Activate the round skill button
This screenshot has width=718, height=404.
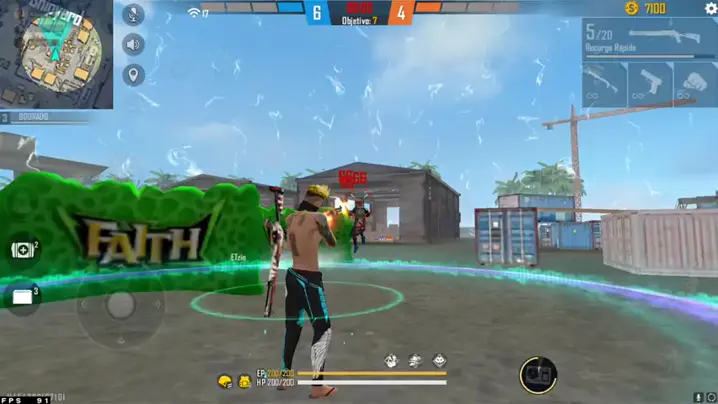coord(538,375)
